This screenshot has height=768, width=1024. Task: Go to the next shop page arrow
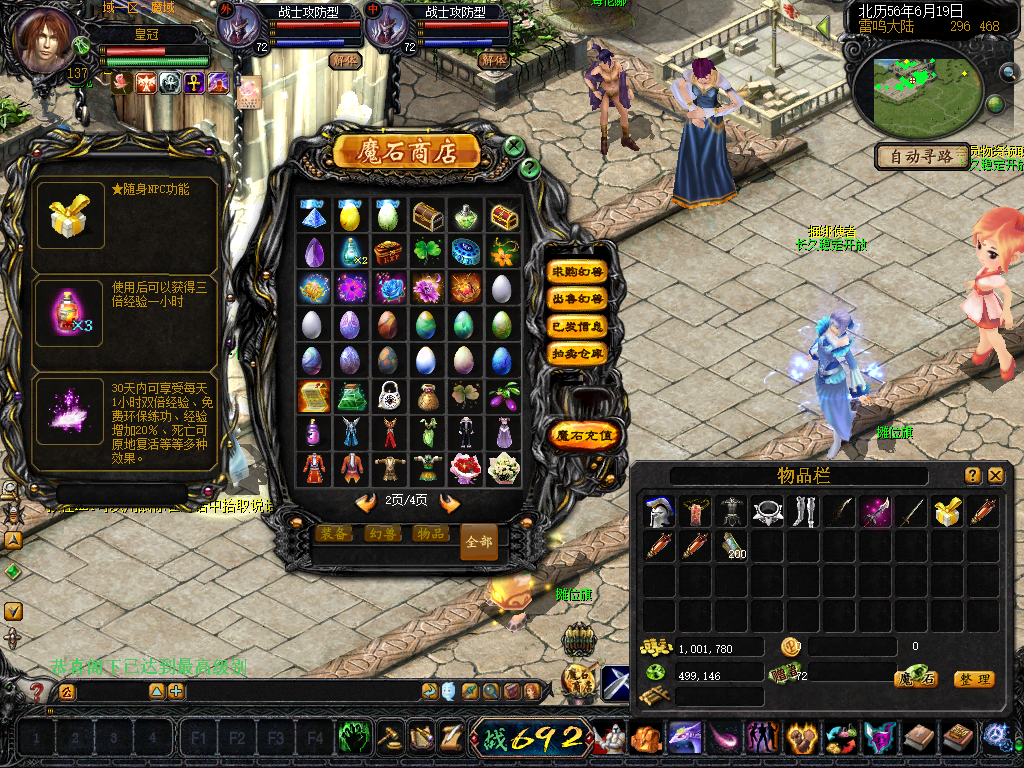pos(450,502)
